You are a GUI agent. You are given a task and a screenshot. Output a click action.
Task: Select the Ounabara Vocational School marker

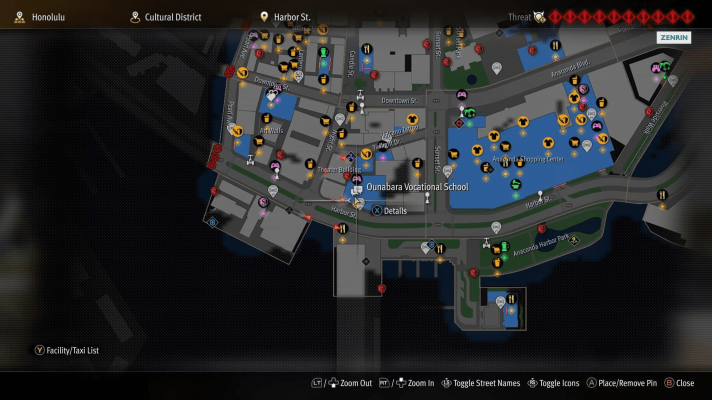358,189
